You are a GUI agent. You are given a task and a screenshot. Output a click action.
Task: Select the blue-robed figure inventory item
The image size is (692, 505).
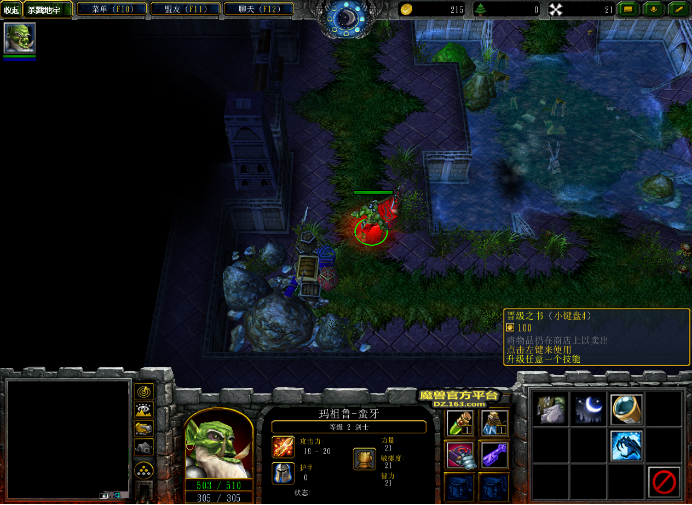pyautogui.click(x=493, y=421)
